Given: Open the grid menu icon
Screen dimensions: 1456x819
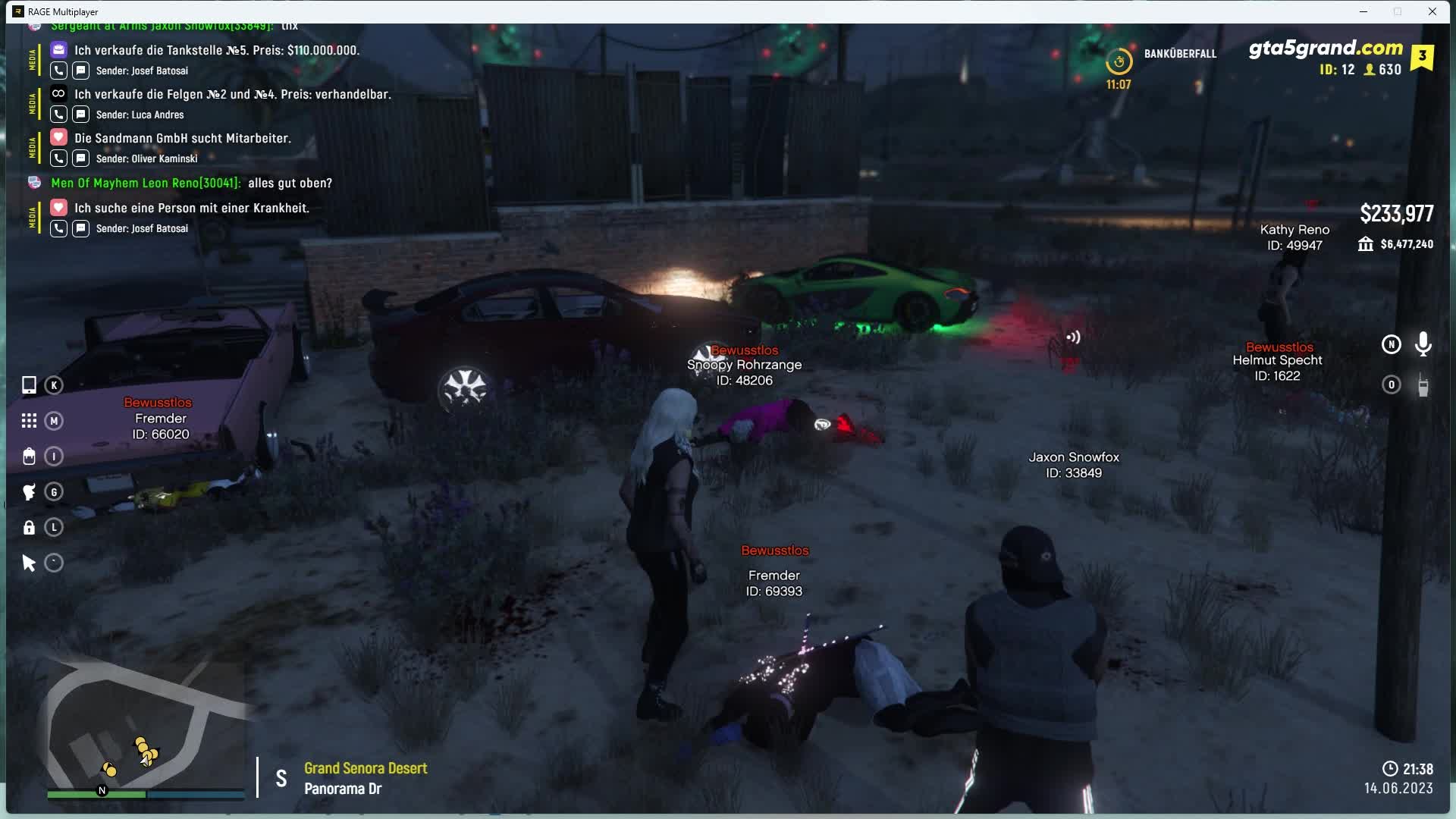Looking at the screenshot, I should coord(29,421).
